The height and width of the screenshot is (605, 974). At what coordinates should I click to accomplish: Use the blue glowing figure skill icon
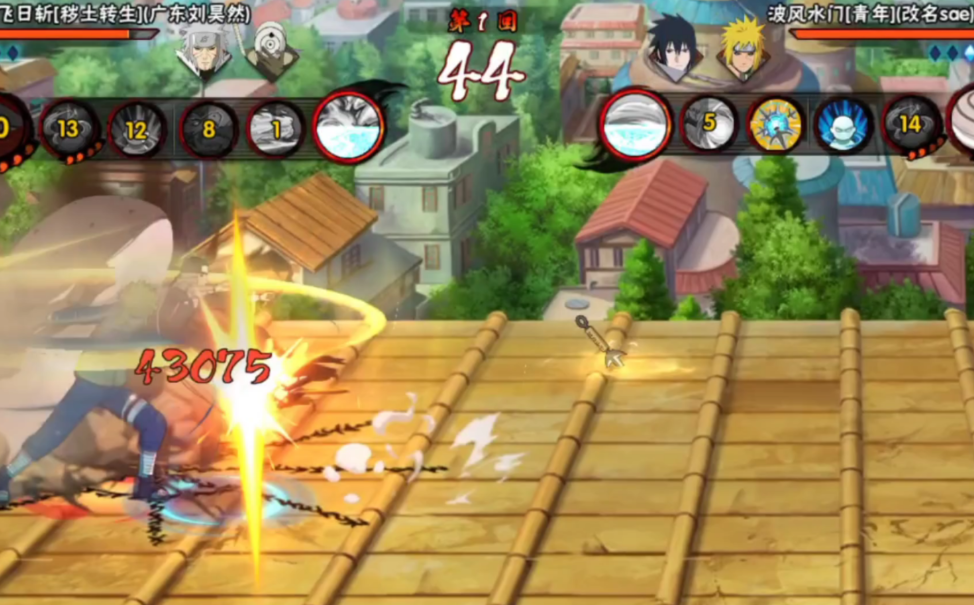tap(843, 125)
